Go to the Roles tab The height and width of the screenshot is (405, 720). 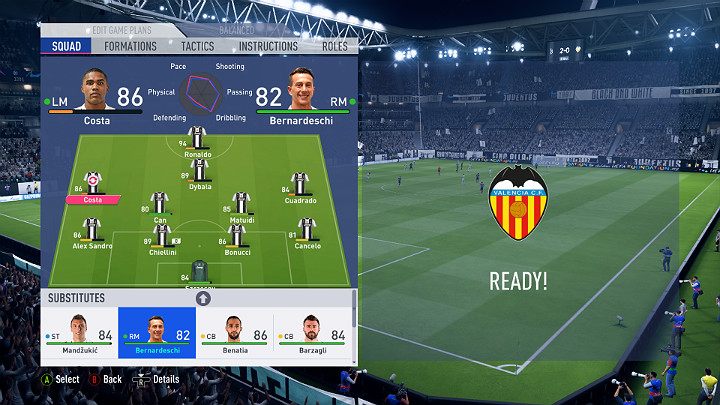coord(334,46)
